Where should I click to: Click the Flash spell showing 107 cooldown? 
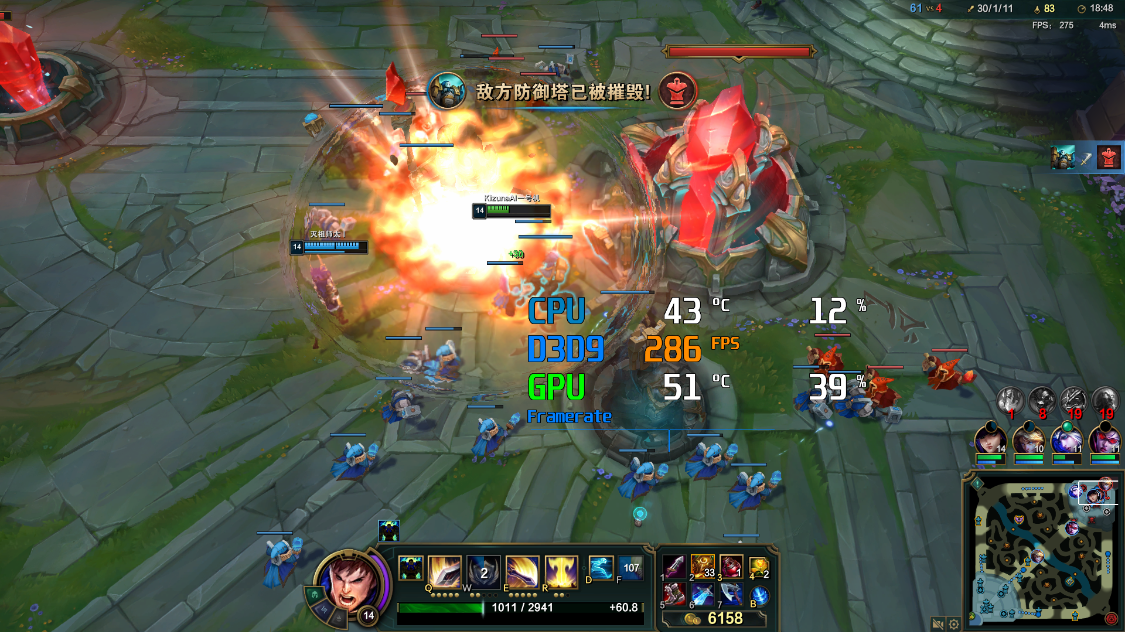pyautogui.click(x=630, y=568)
